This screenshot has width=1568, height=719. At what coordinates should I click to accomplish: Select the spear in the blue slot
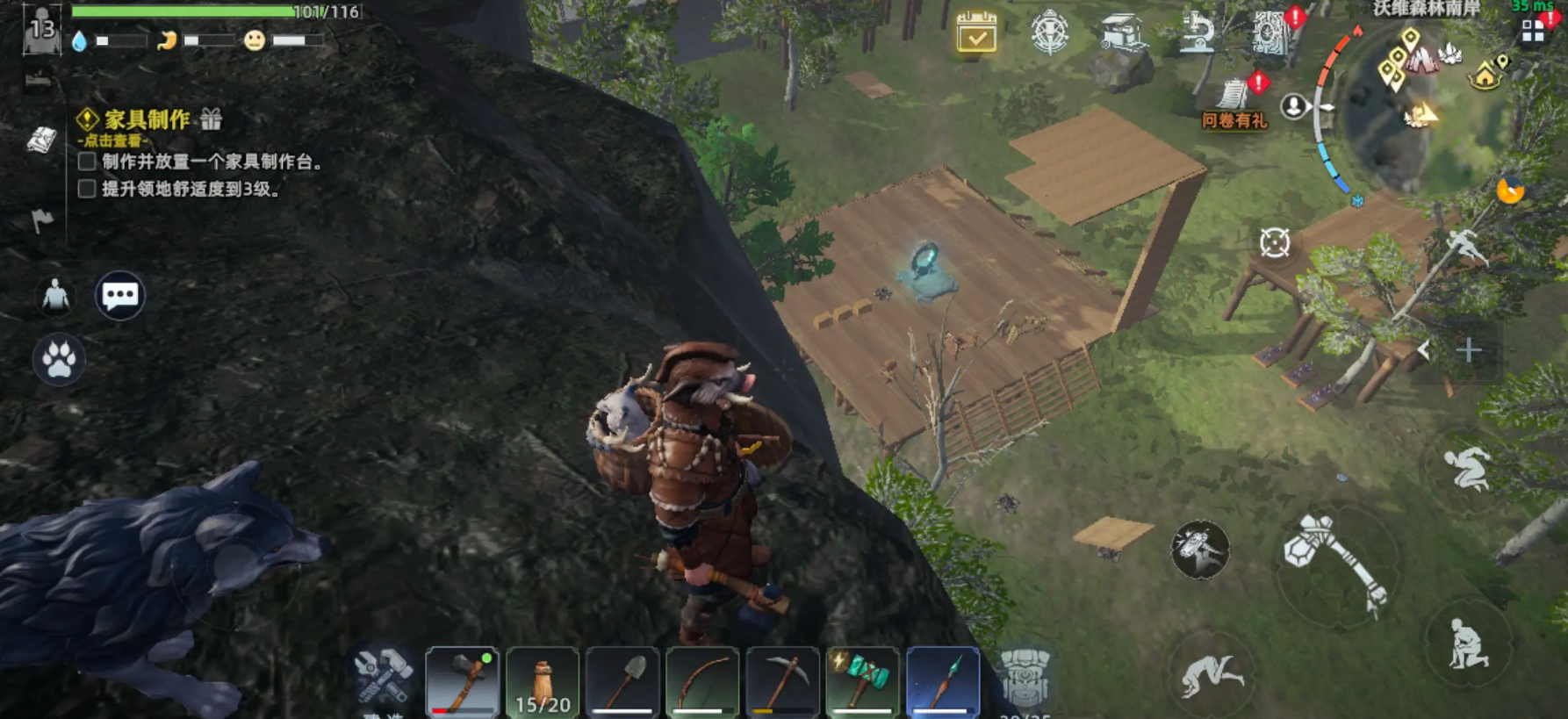pos(942,681)
